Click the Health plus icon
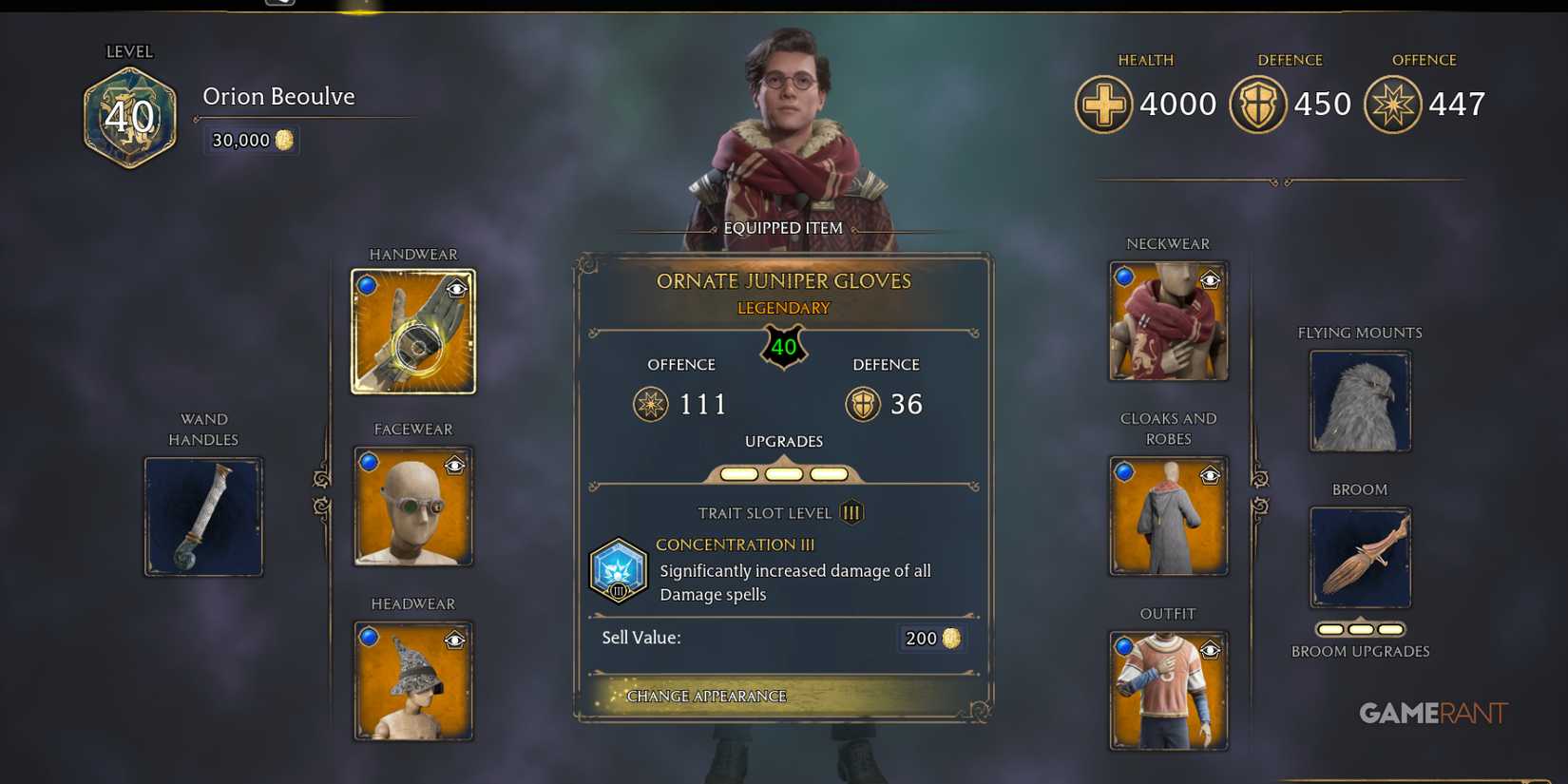Screen dimensions: 1568x784 tap(1103, 103)
